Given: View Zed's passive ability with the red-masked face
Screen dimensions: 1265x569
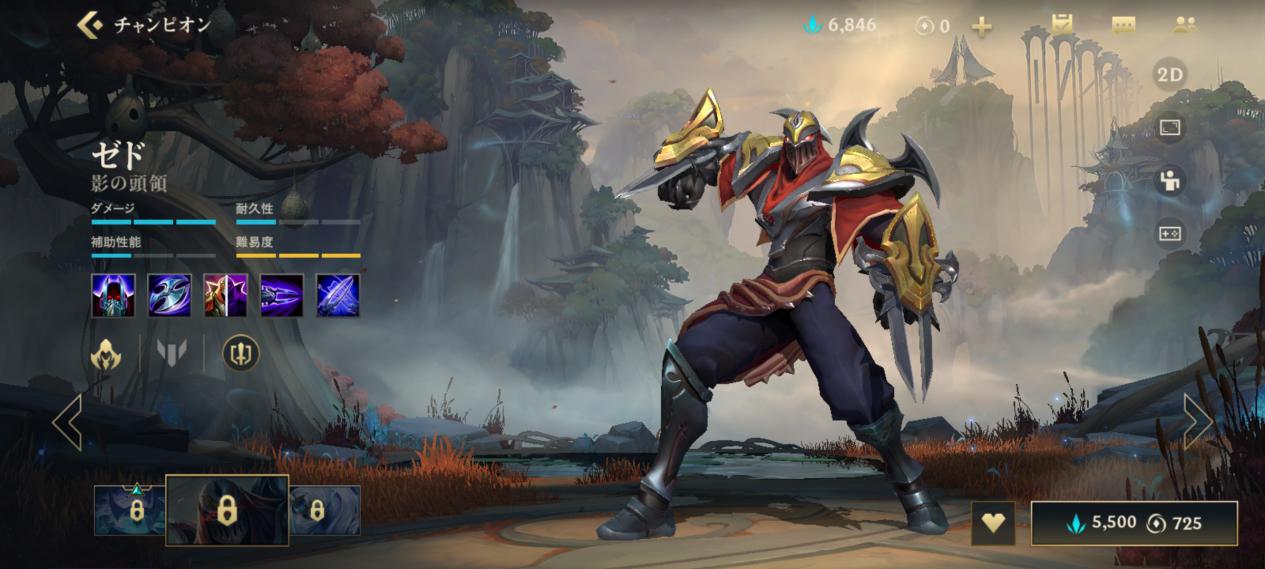Looking at the screenshot, I should [x=113, y=296].
